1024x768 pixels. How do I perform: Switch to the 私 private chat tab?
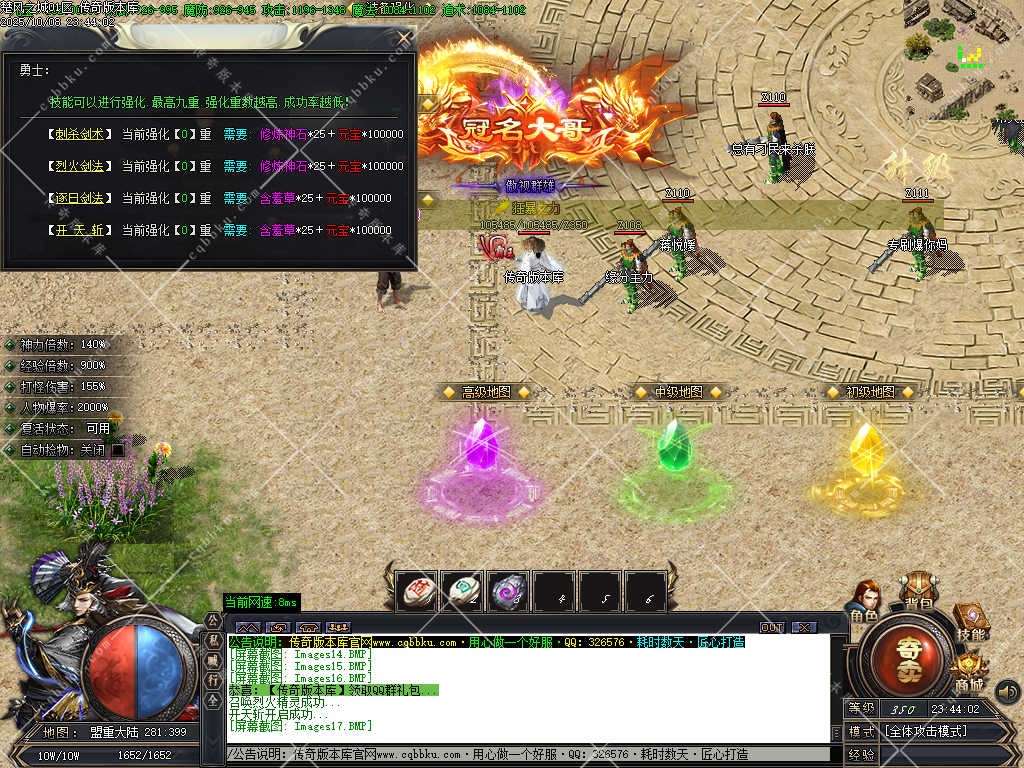pos(213,640)
